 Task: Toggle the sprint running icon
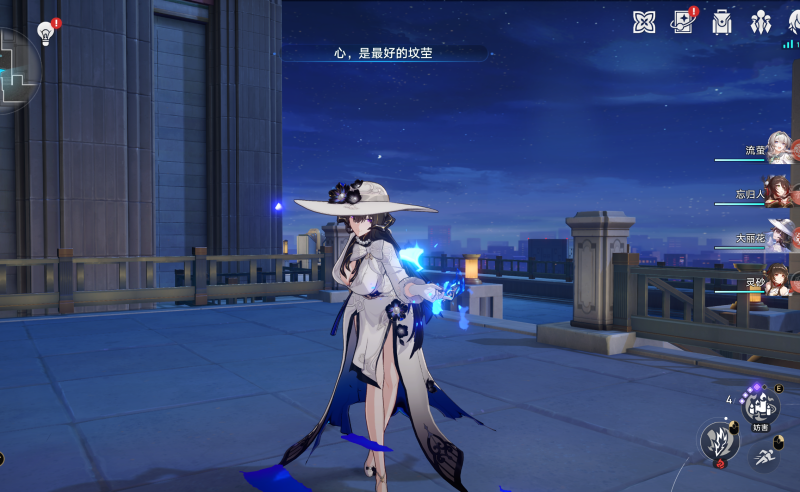[x=764, y=458]
